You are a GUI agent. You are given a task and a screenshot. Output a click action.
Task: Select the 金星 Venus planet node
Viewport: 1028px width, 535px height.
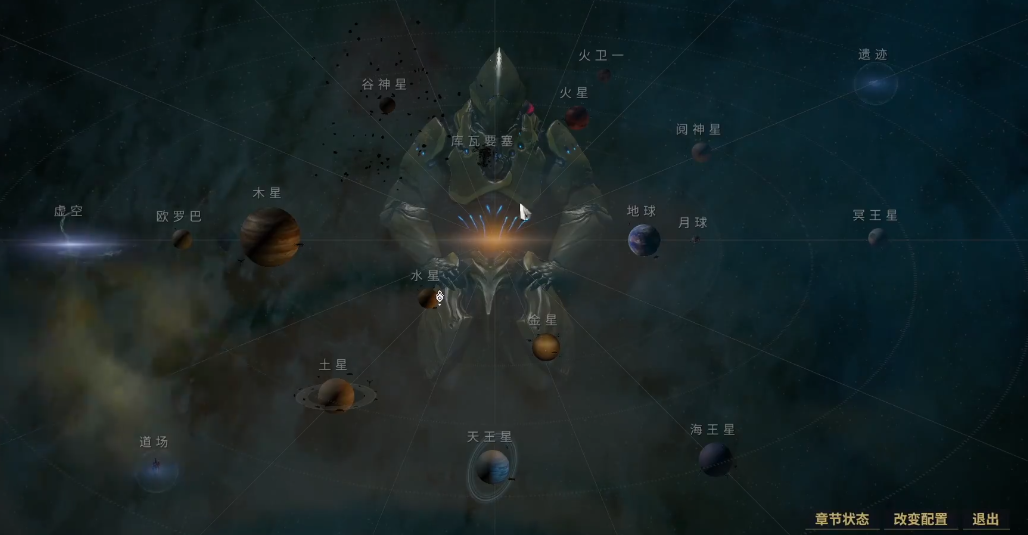(545, 347)
